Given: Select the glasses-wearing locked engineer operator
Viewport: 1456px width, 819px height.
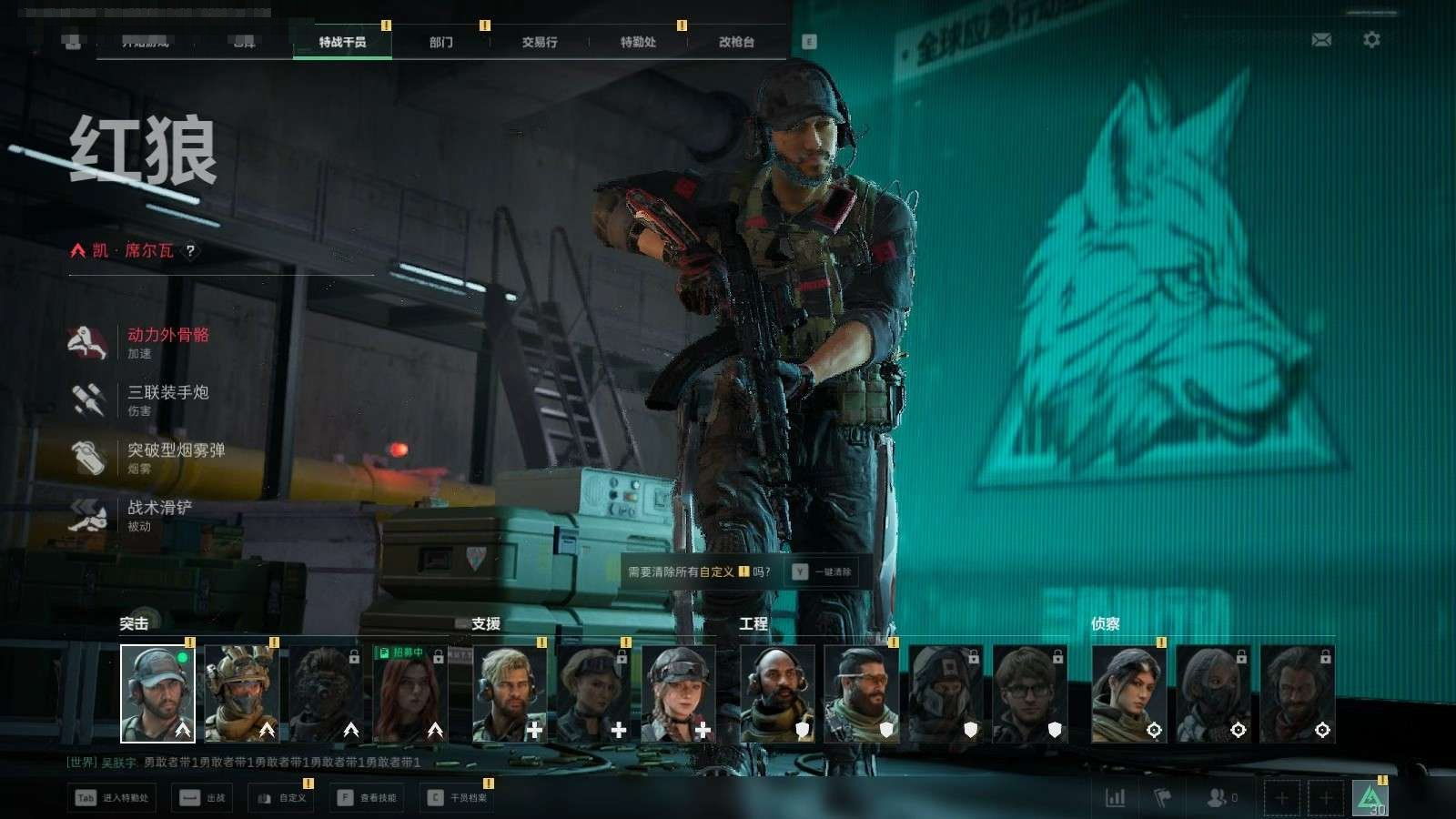Looking at the screenshot, I should coord(1028,693).
